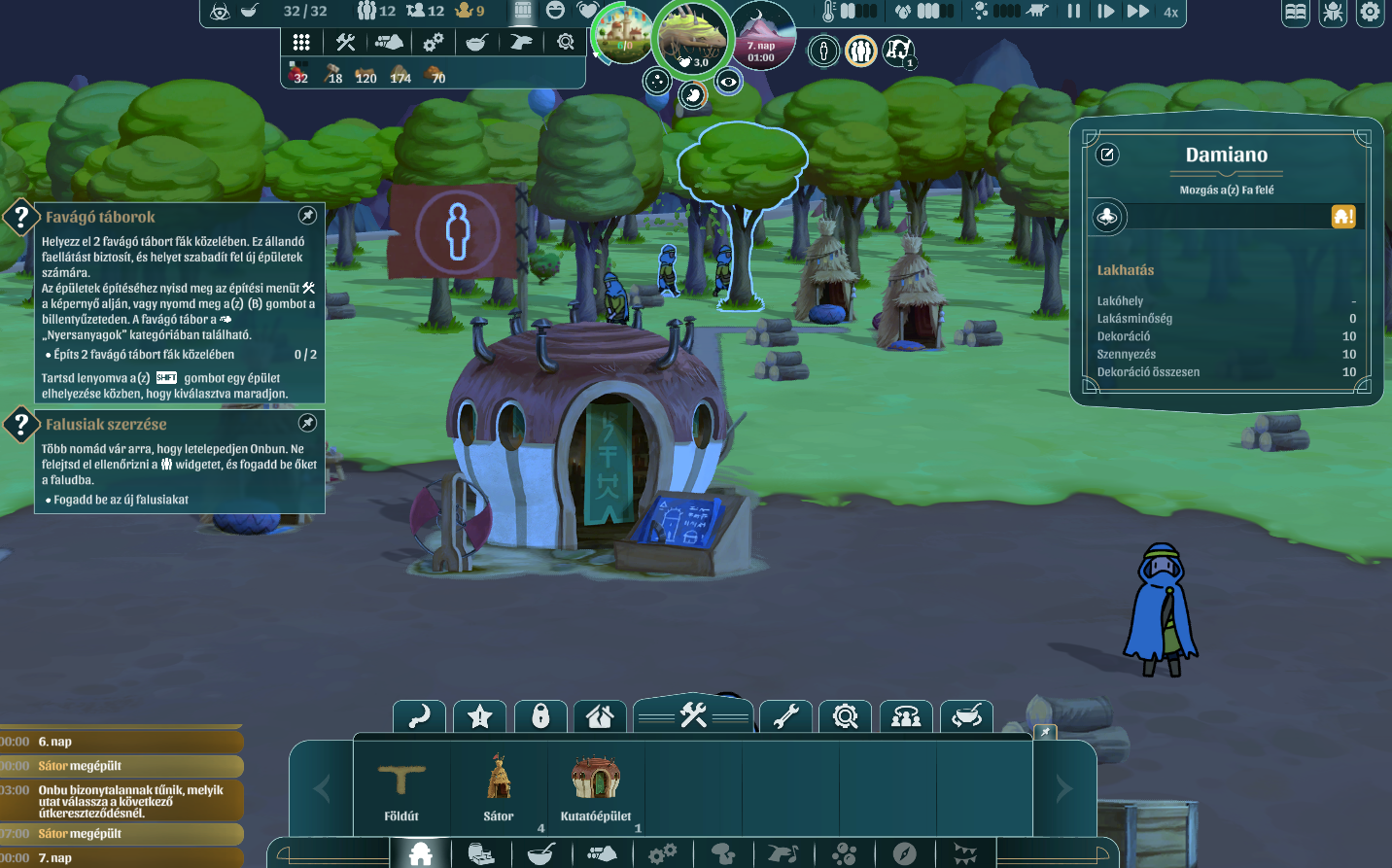
Task: Choose the Sátor tent to build
Action: tap(499, 786)
